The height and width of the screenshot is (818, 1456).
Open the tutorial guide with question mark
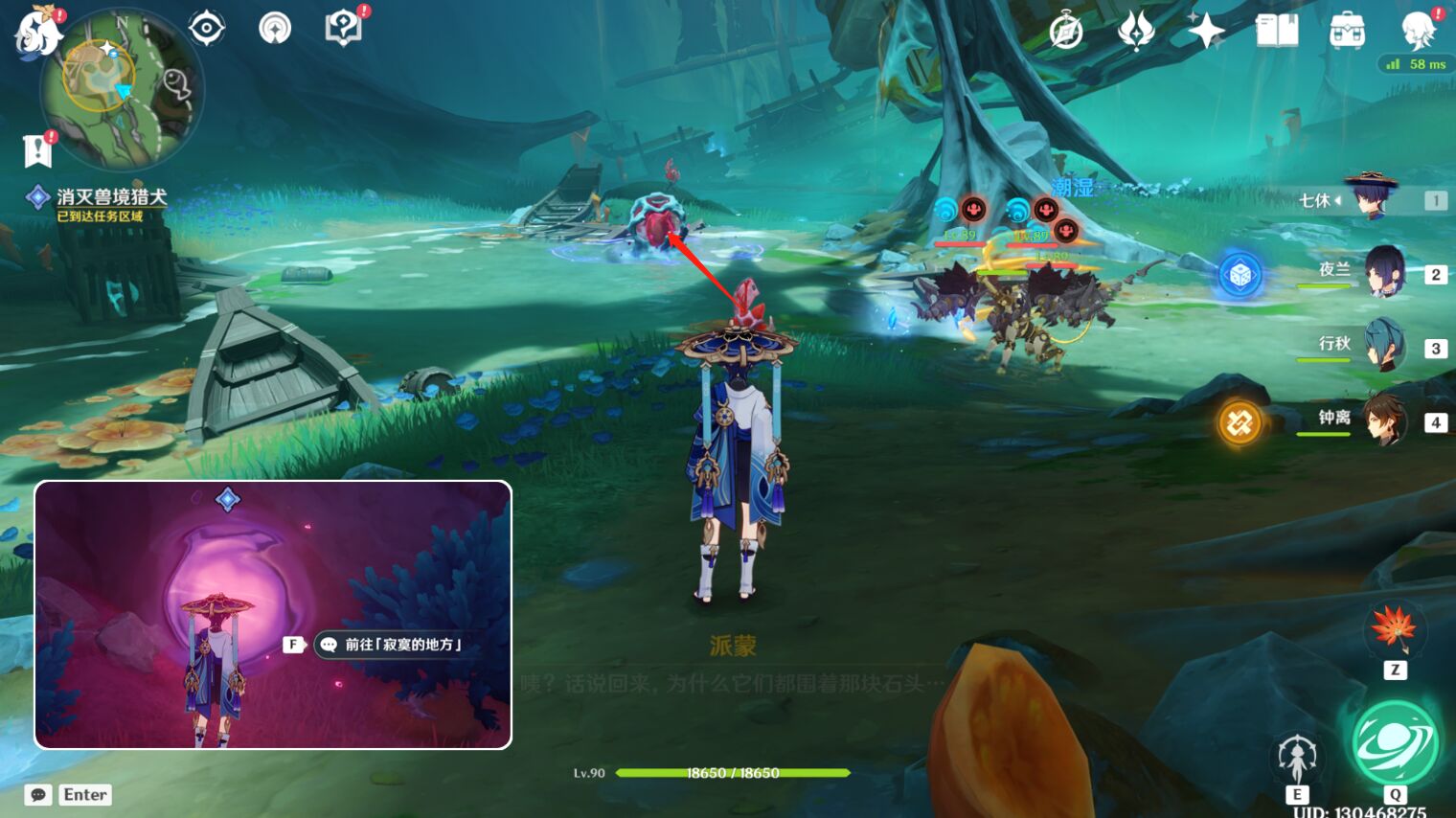tap(345, 26)
